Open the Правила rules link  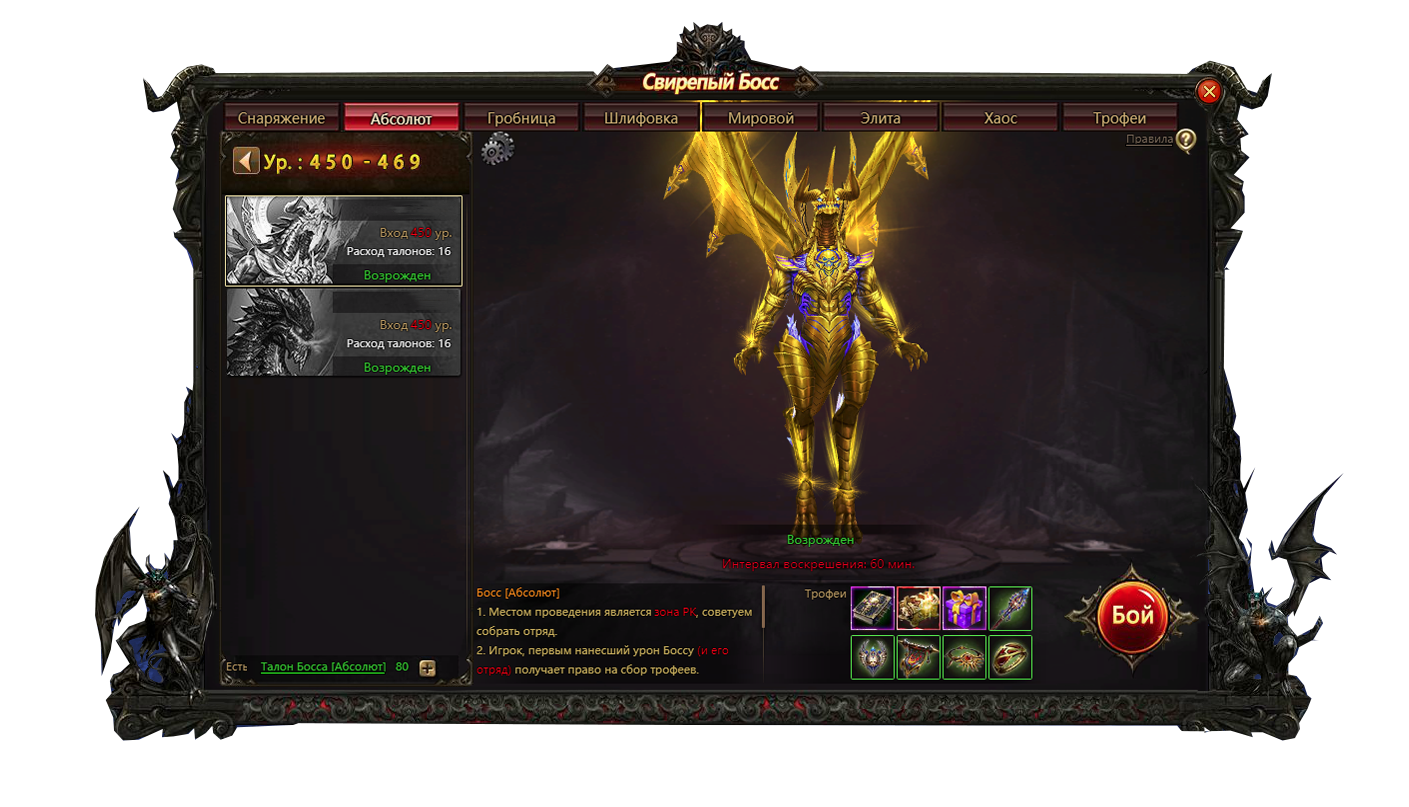click(1149, 140)
